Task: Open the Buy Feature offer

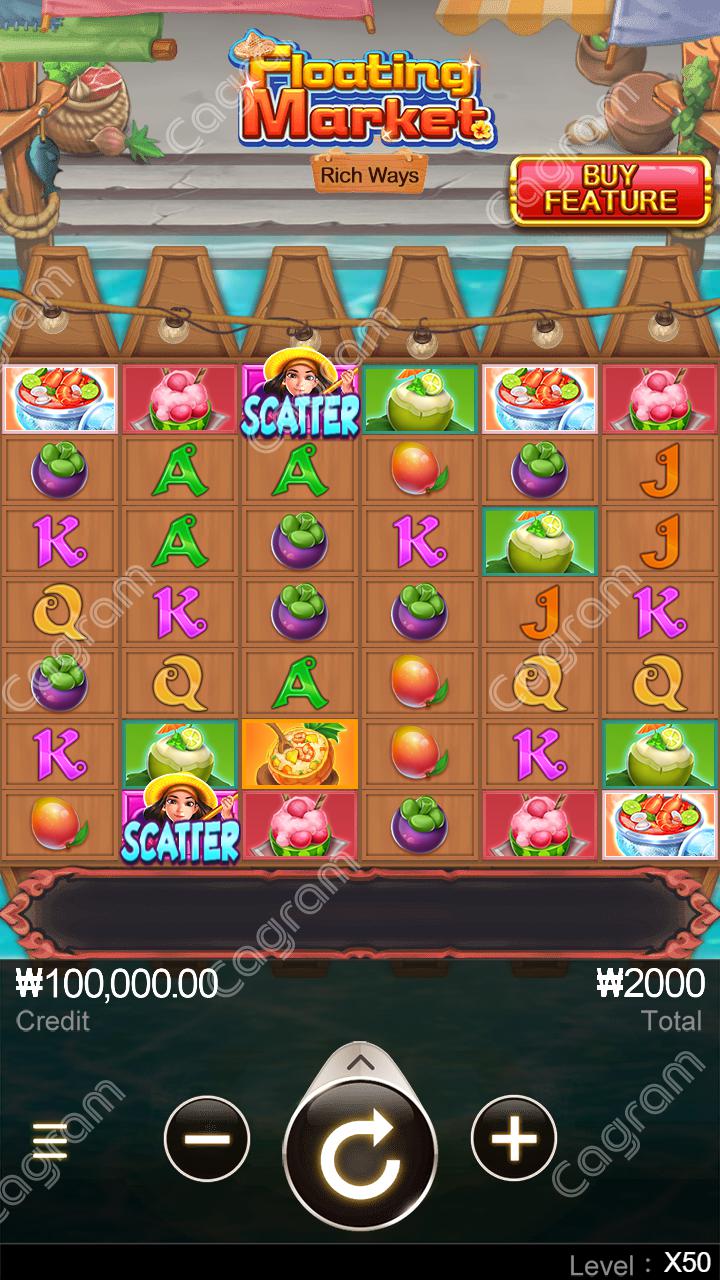Action: (x=610, y=190)
